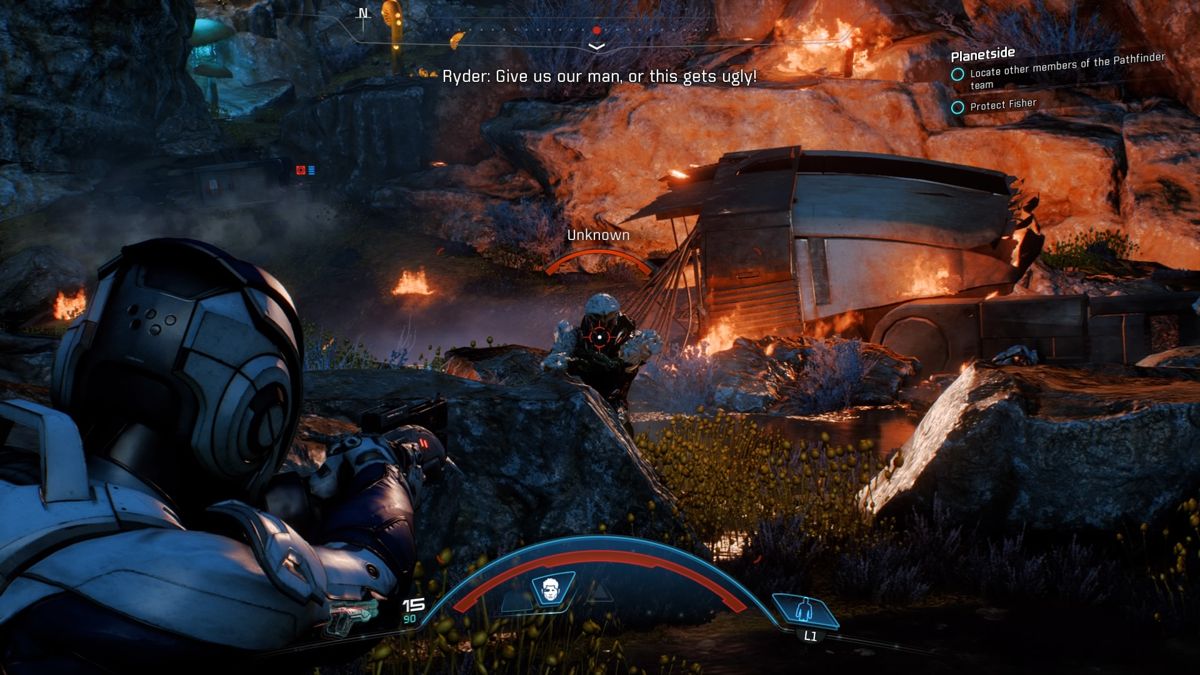Select the Protect Fisher objective
Viewport: 1200px width, 675px height.
pyautogui.click(x=1002, y=105)
